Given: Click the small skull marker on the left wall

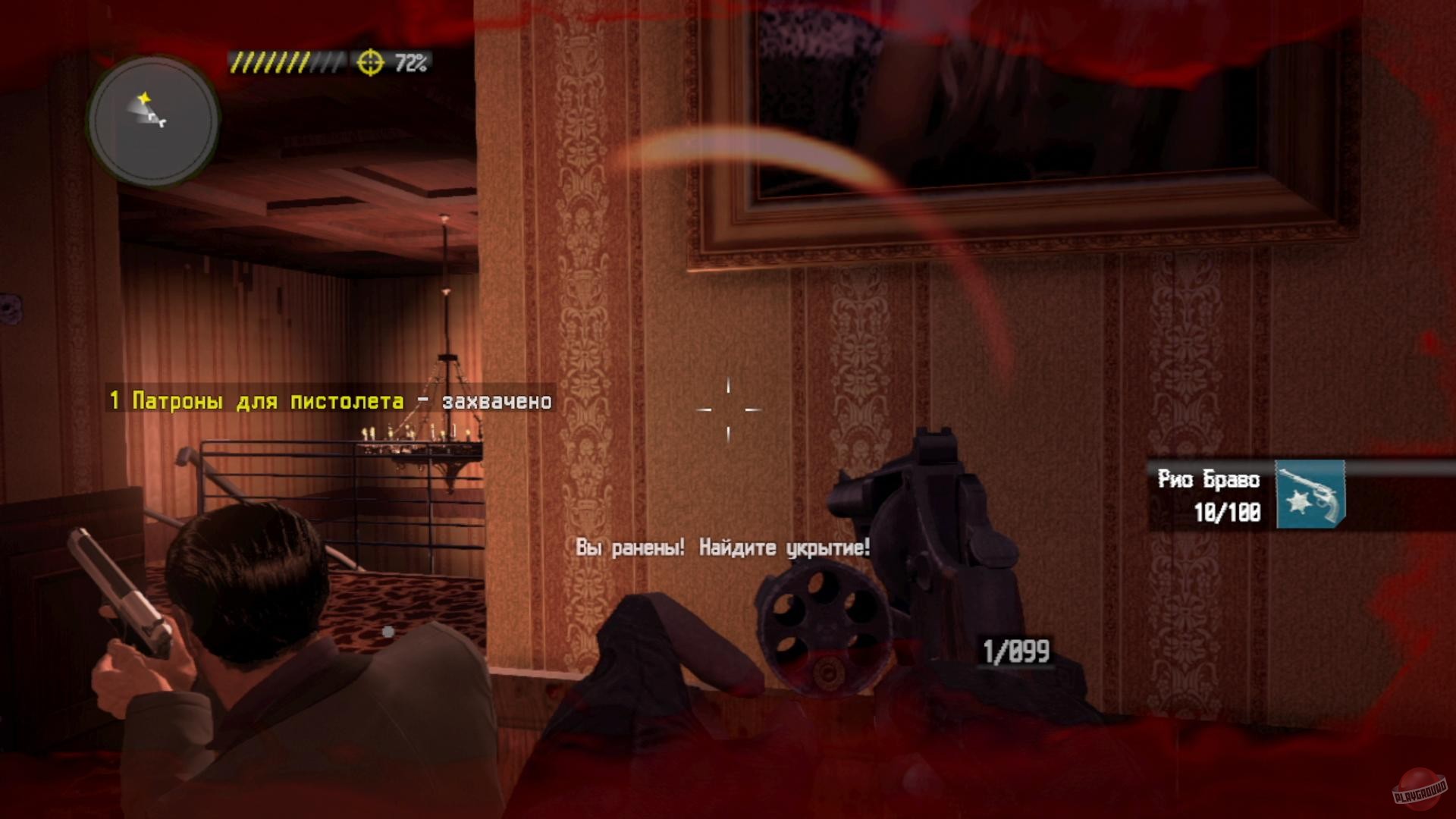Looking at the screenshot, I should tap(9, 309).
